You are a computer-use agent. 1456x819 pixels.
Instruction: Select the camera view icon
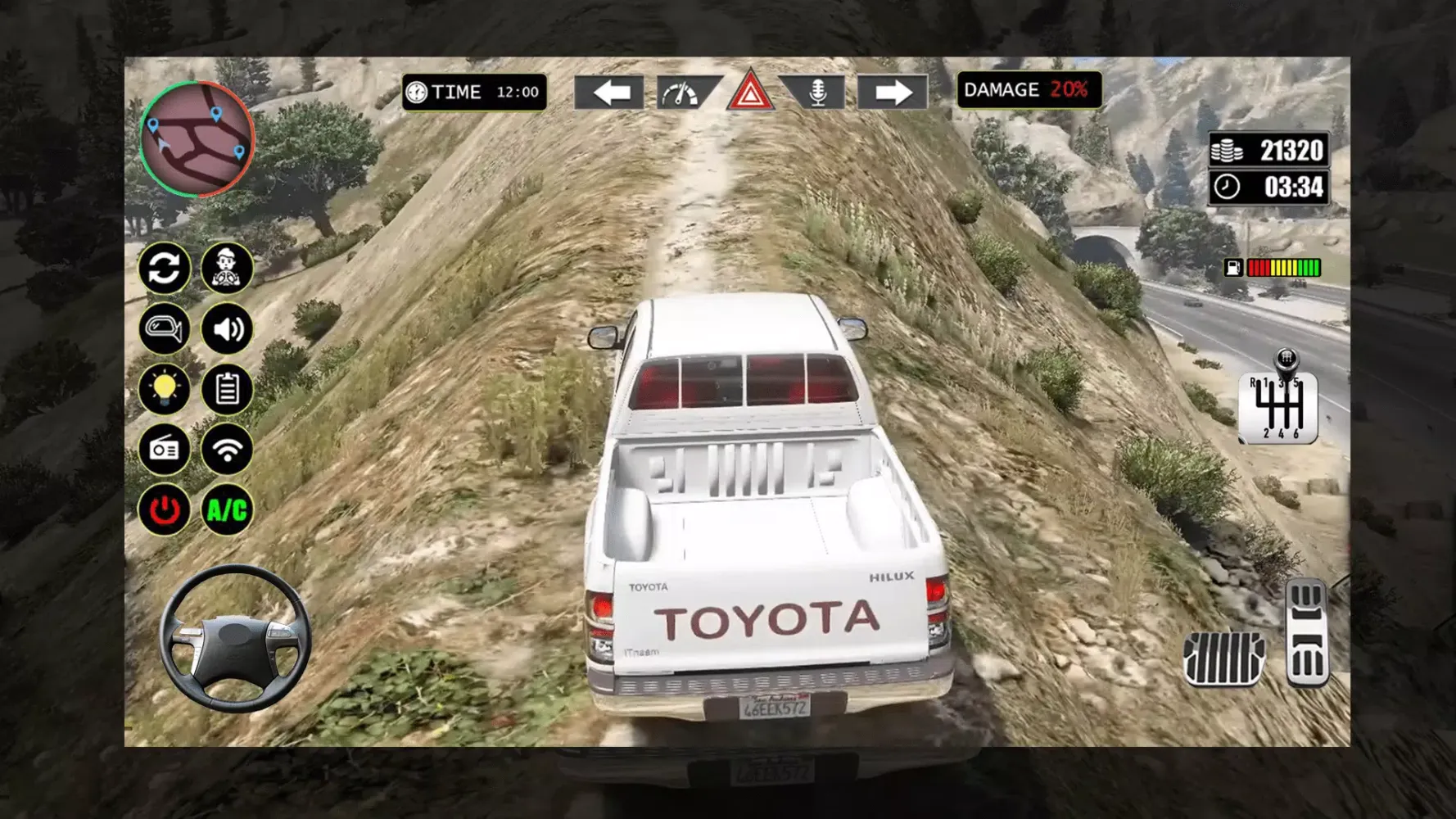coord(165,329)
